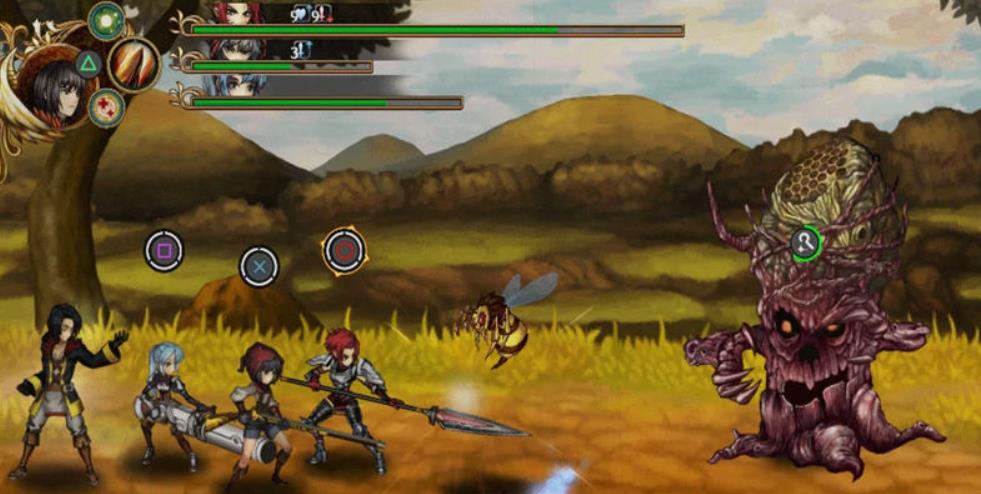Click the green target marker on the tree monster
981x494 pixels.
tap(805, 242)
